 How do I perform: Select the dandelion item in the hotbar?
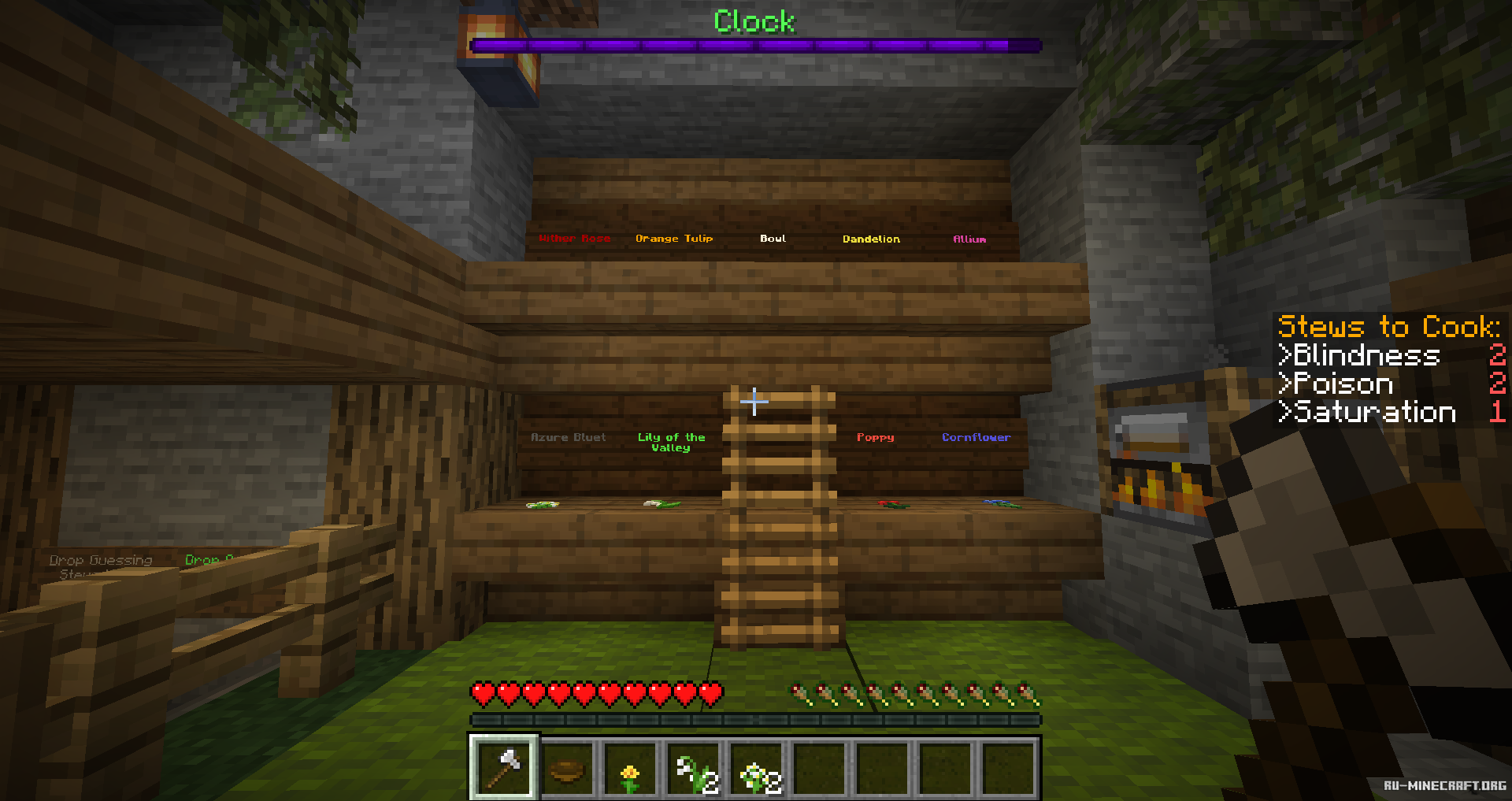coord(631,769)
